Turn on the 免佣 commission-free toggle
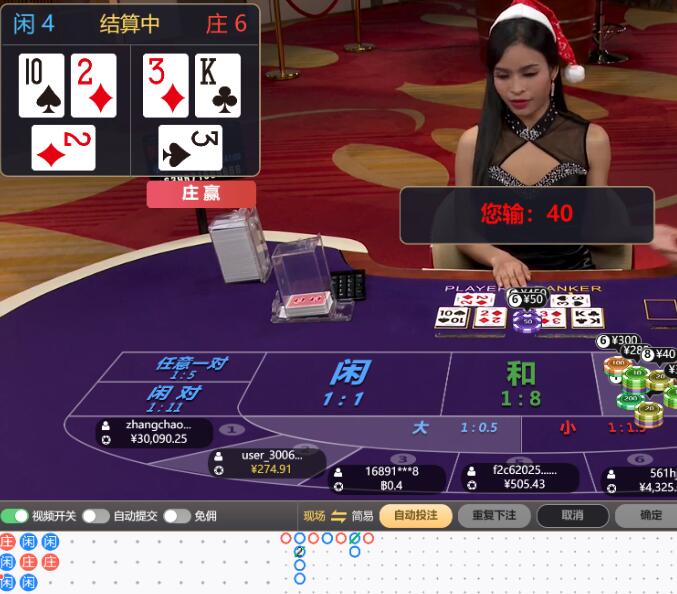This screenshot has width=677, height=594. pyautogui.click(x=176, y=516)
